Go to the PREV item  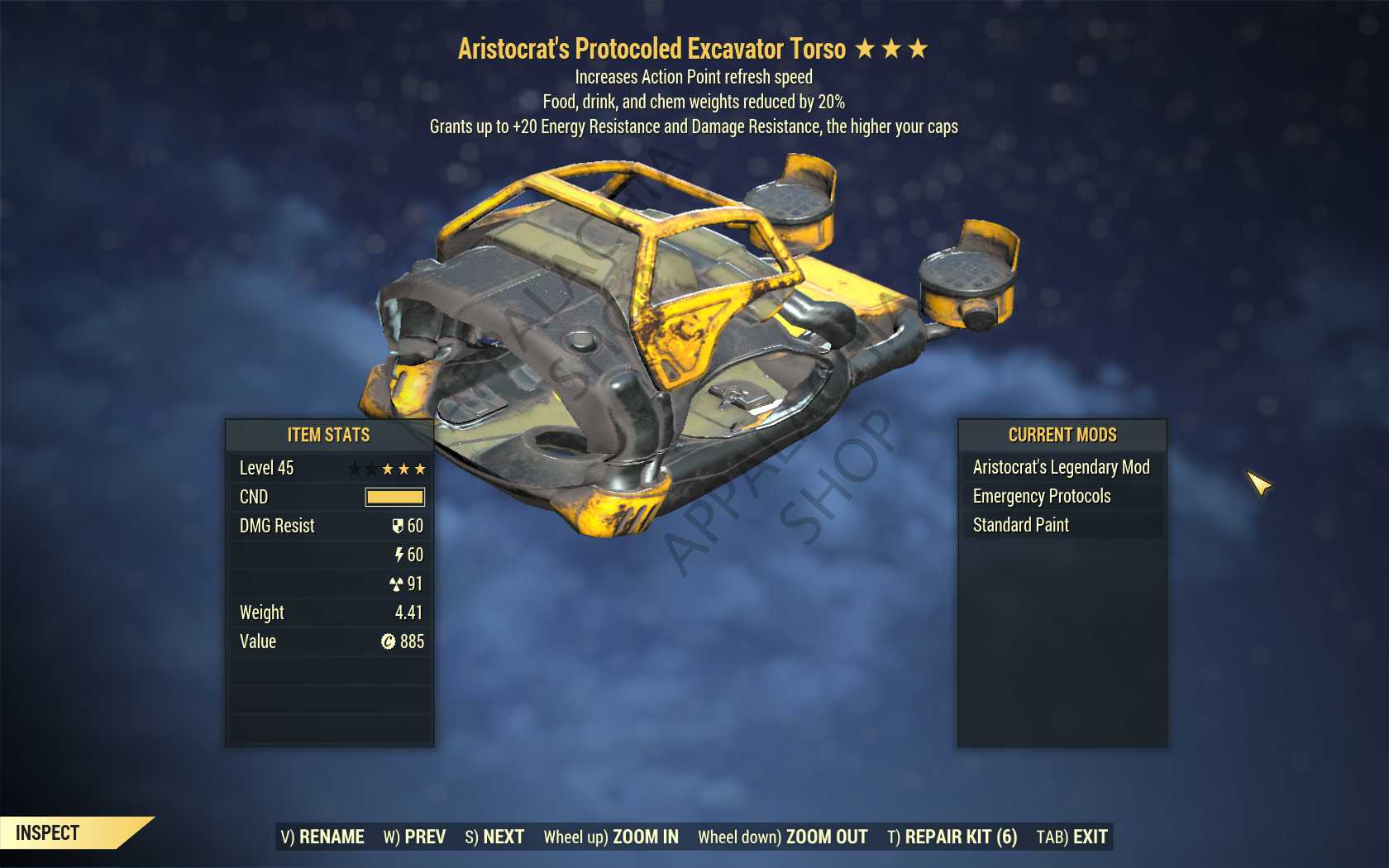click(414, 837)
